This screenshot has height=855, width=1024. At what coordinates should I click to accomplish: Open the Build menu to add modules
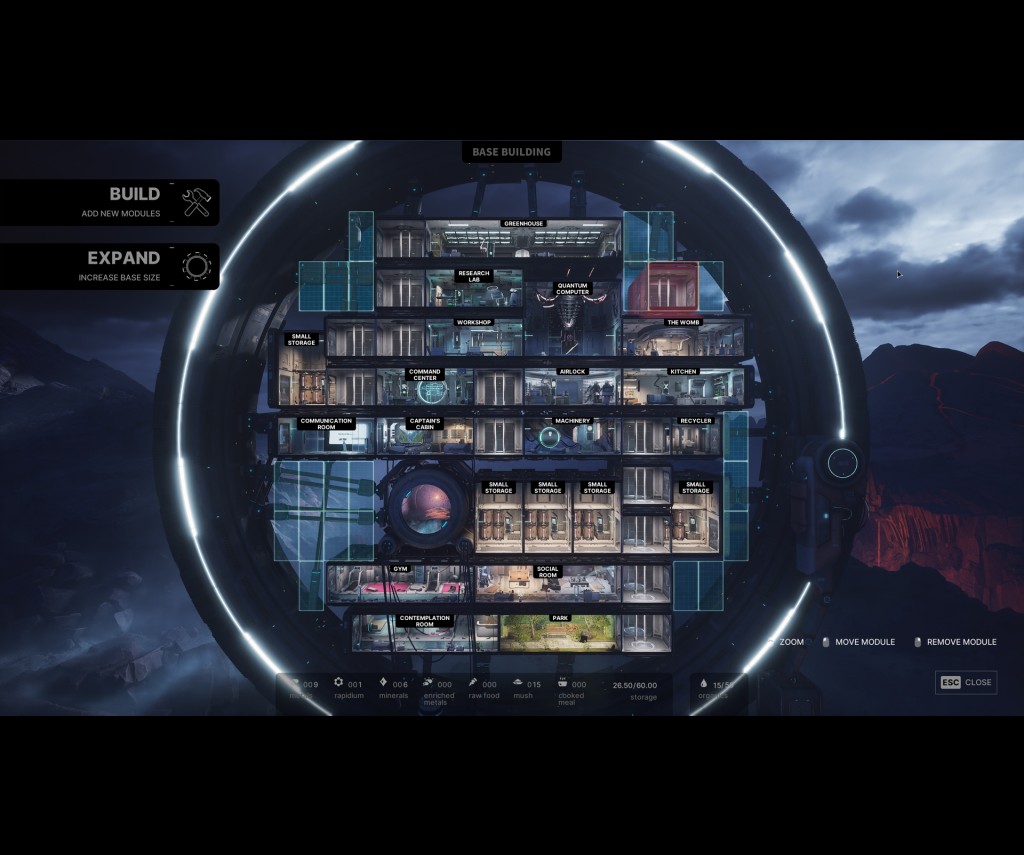(x=135, y=202)
